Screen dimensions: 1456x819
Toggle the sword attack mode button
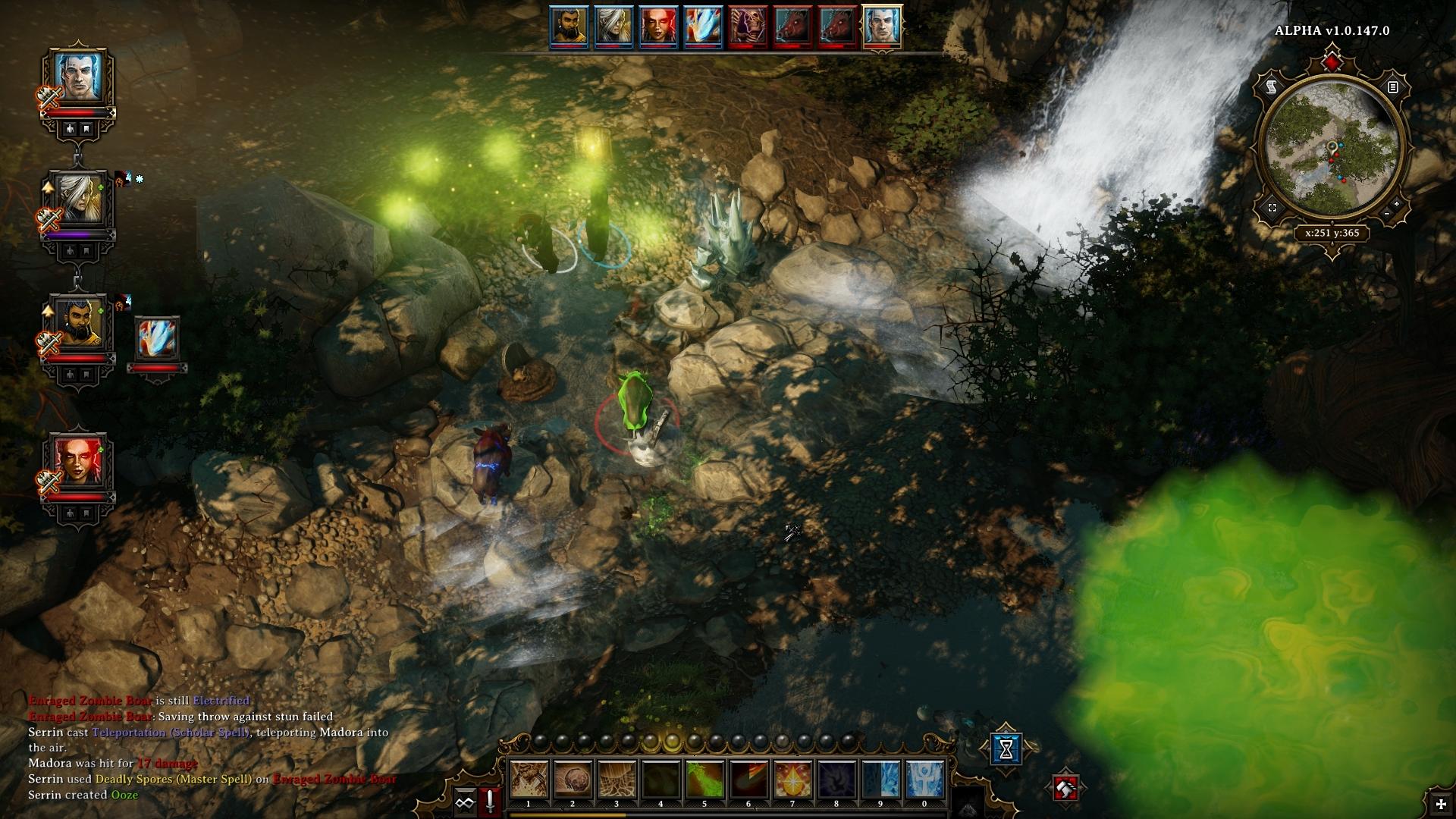click(490, 802)
